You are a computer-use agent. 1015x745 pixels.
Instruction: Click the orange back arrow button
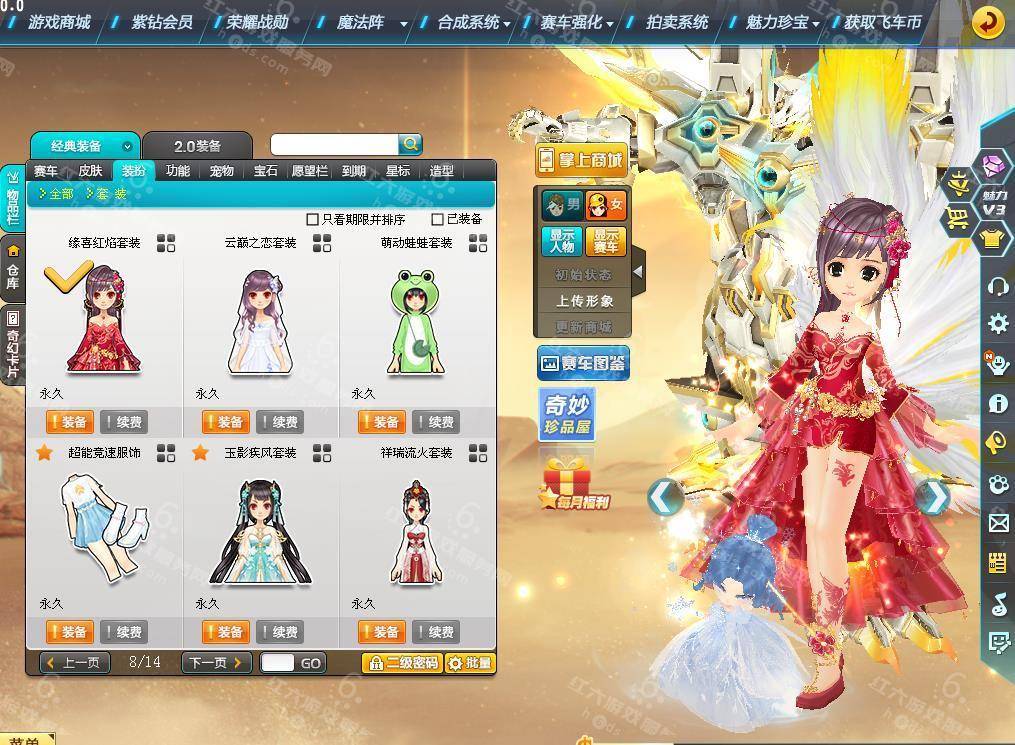click(988, 22)
